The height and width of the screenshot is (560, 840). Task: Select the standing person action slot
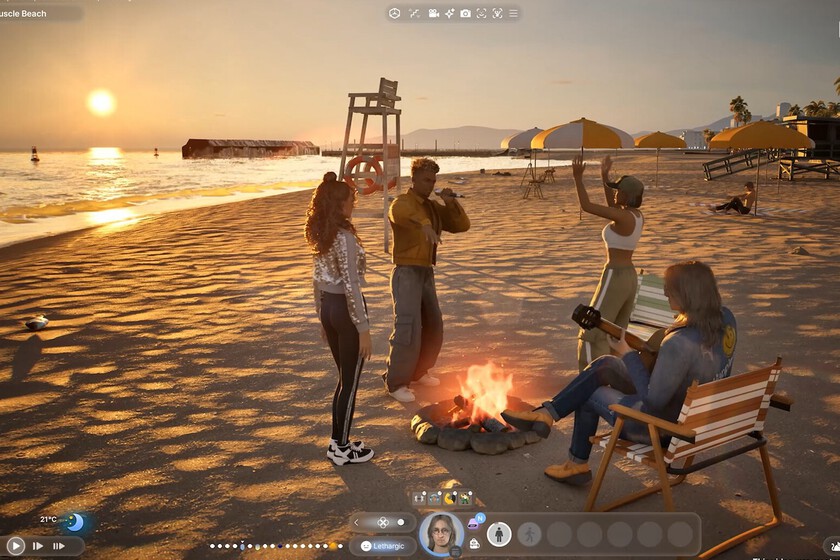[498, 534]
